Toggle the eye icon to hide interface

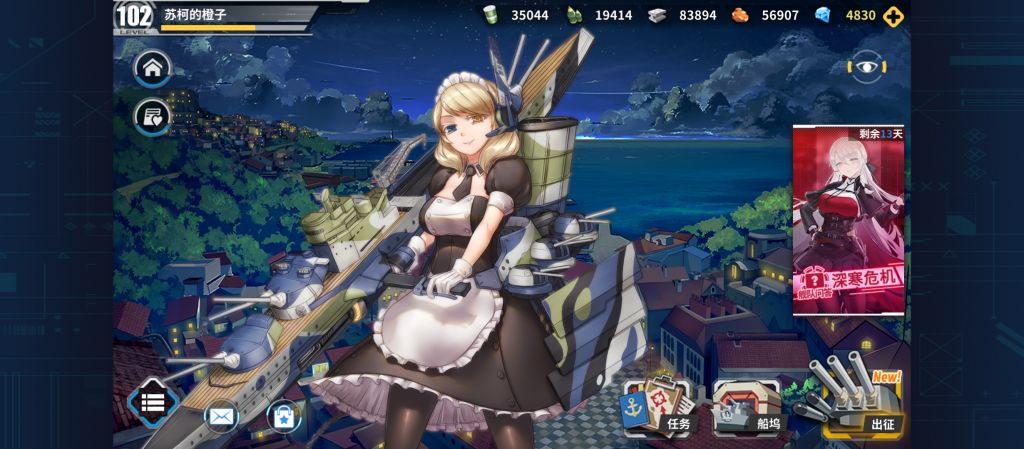pos(863,67)
